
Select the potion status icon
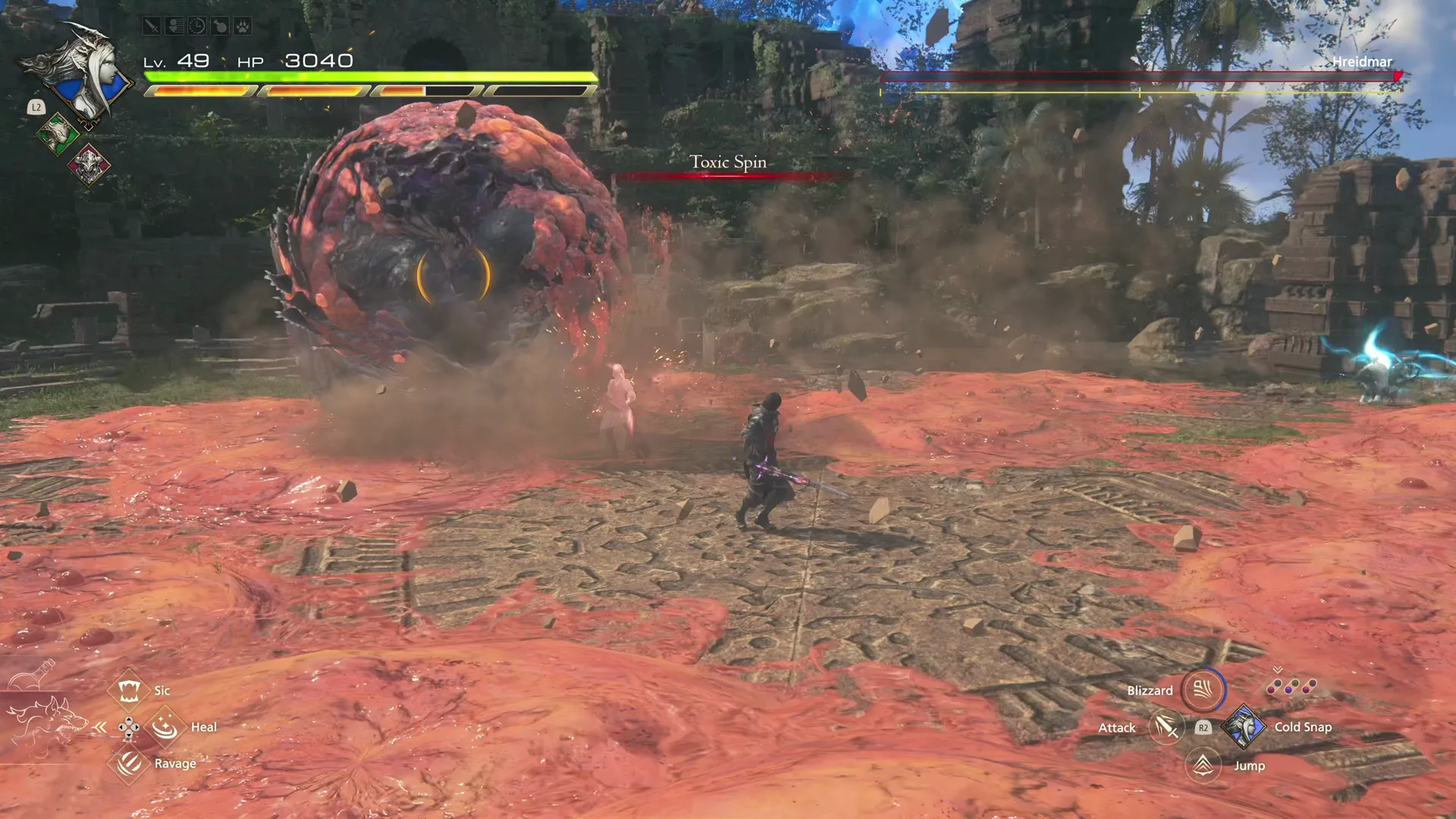(x=220, y=26)
